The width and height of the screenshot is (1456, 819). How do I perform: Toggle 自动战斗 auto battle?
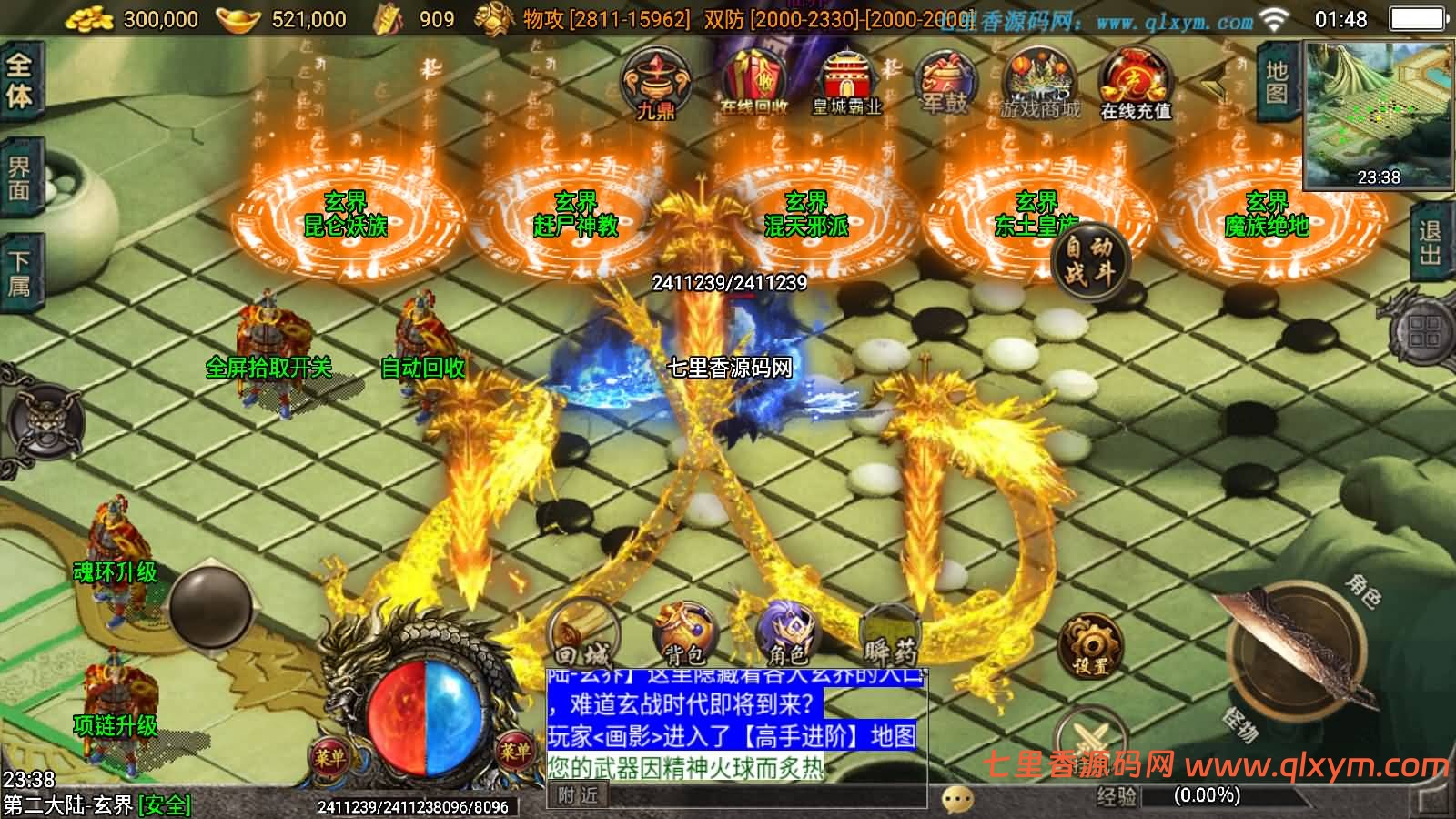(1088, 260)
